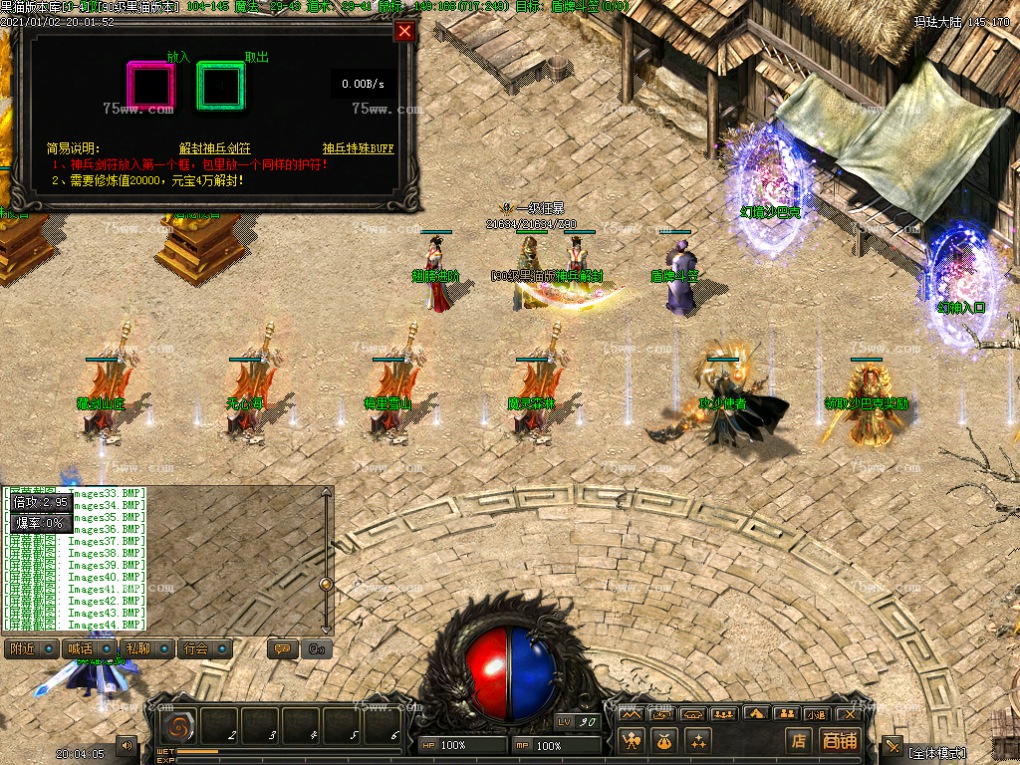Viewport: 1020px width, 765px height.
Task: Toggle the sound speaker button
Action: (x=126, y=745)
